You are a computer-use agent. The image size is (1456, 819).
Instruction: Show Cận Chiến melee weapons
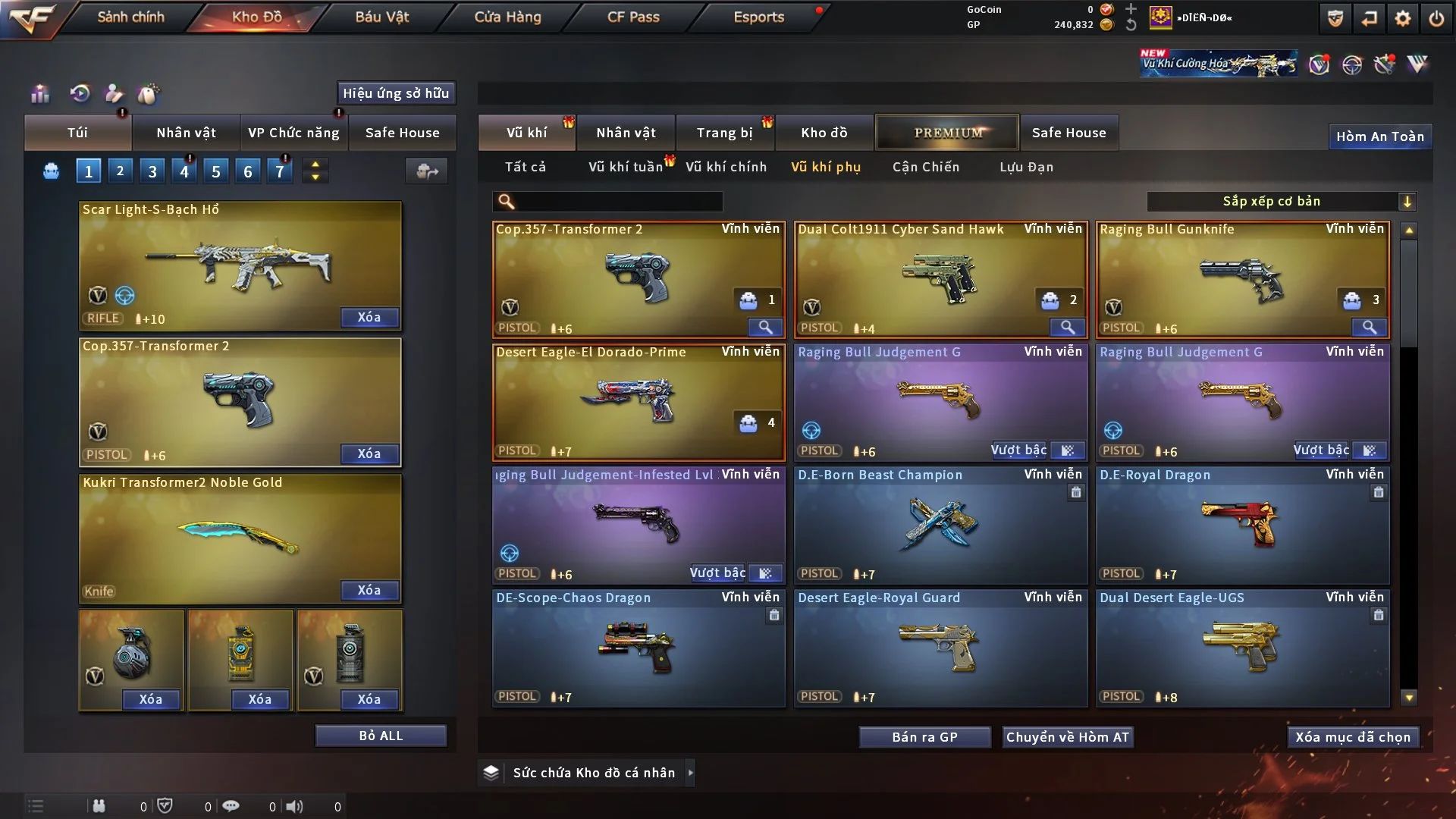point(925,167)
